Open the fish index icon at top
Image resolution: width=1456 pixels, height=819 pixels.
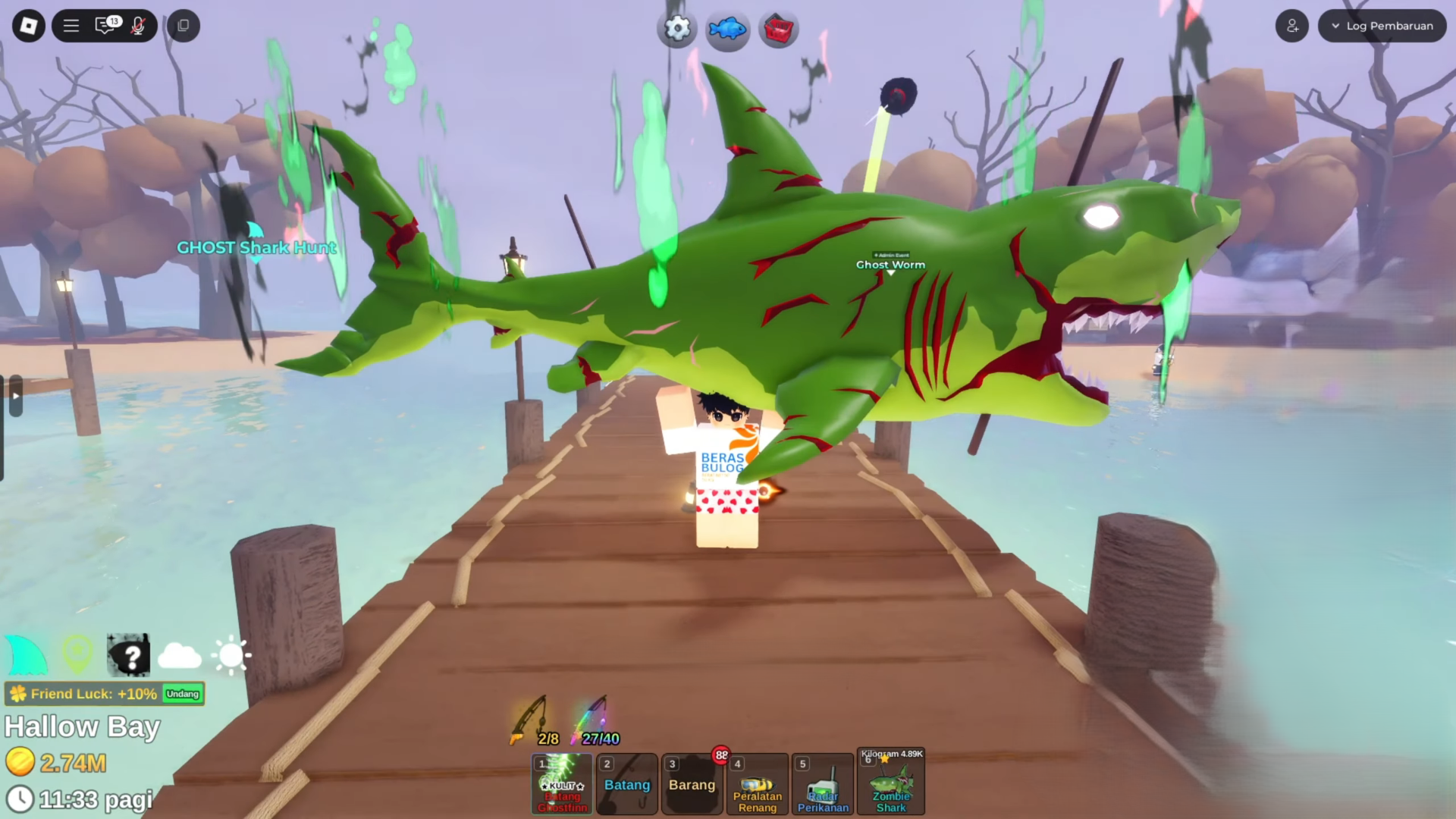tap(727, 29)
